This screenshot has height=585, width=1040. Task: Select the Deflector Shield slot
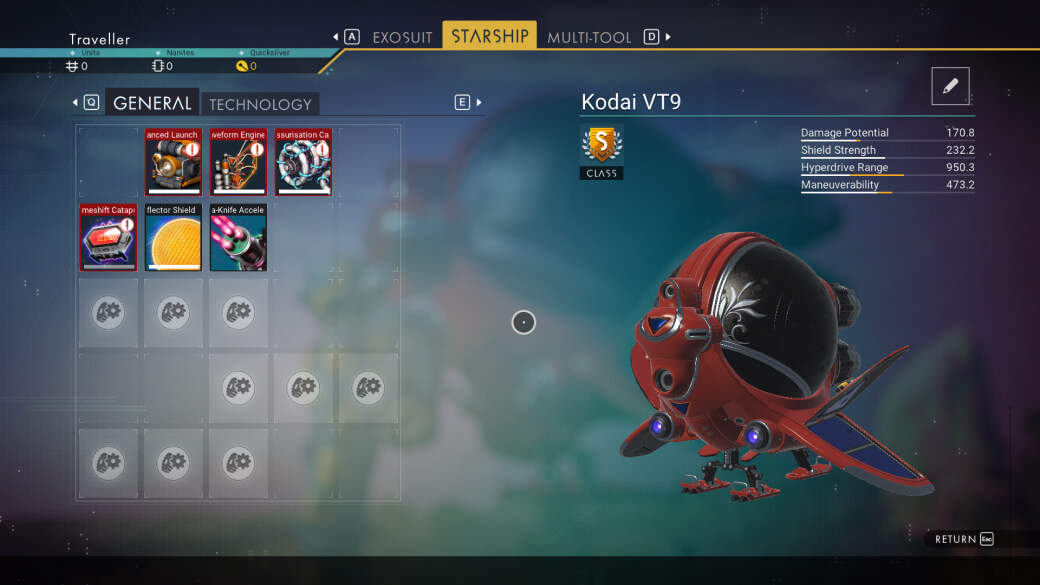click(173, 237)
